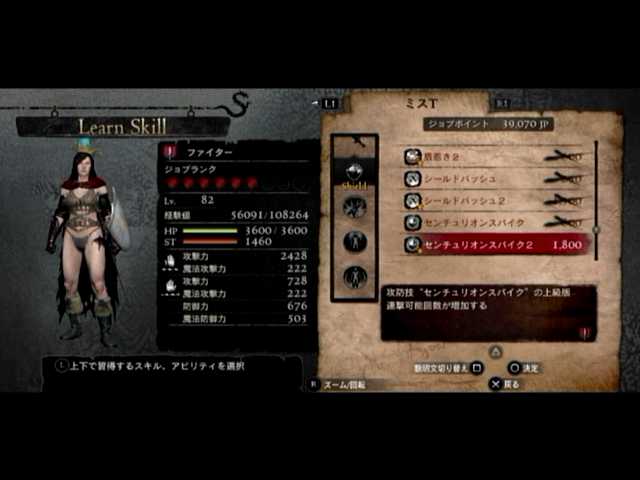
Task: Switch to the sword skill category
Action: pos(355,207)
